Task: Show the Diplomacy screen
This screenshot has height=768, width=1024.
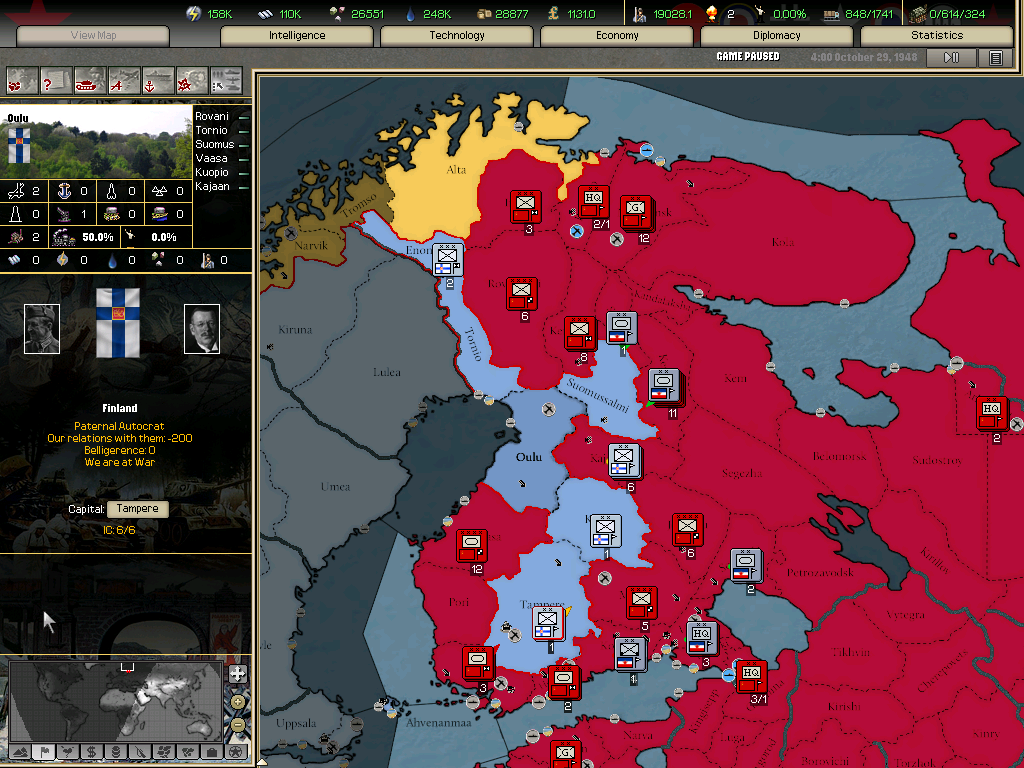Action: pos(777,36)
